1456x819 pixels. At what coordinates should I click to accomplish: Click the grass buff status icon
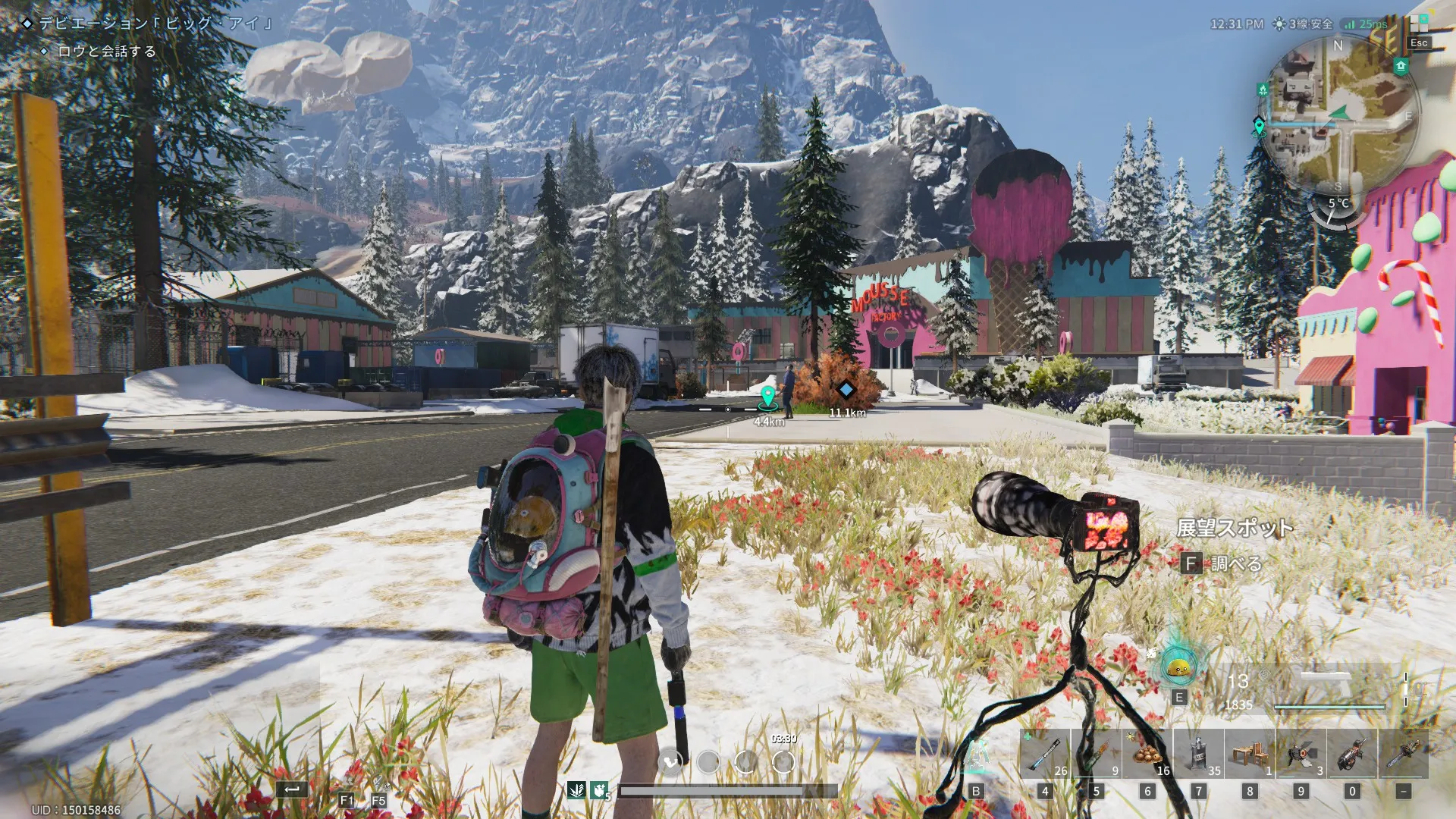(x=576, y=791)
